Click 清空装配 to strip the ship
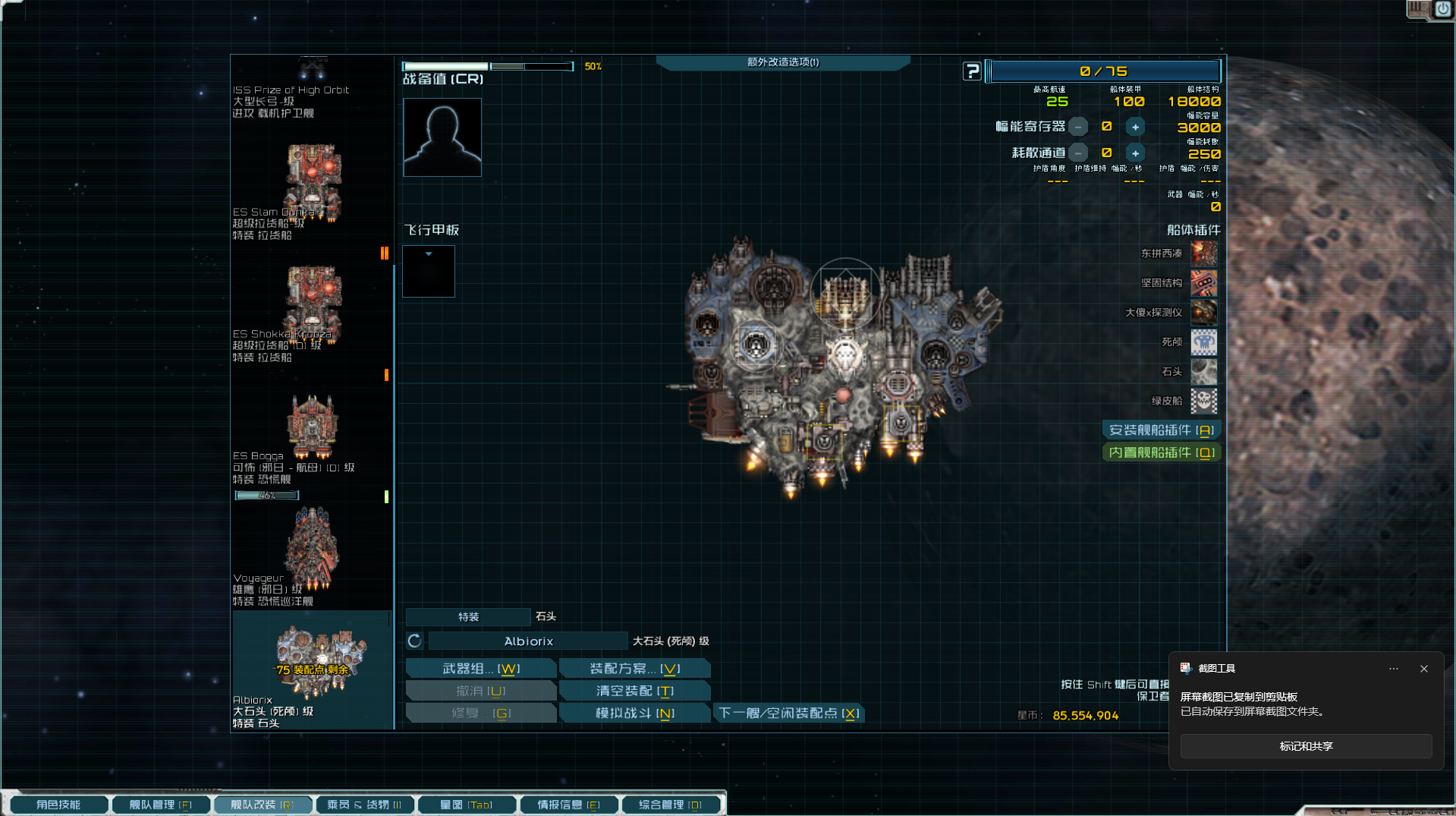This screenshot has width=1456, height=816. (634, 691)
